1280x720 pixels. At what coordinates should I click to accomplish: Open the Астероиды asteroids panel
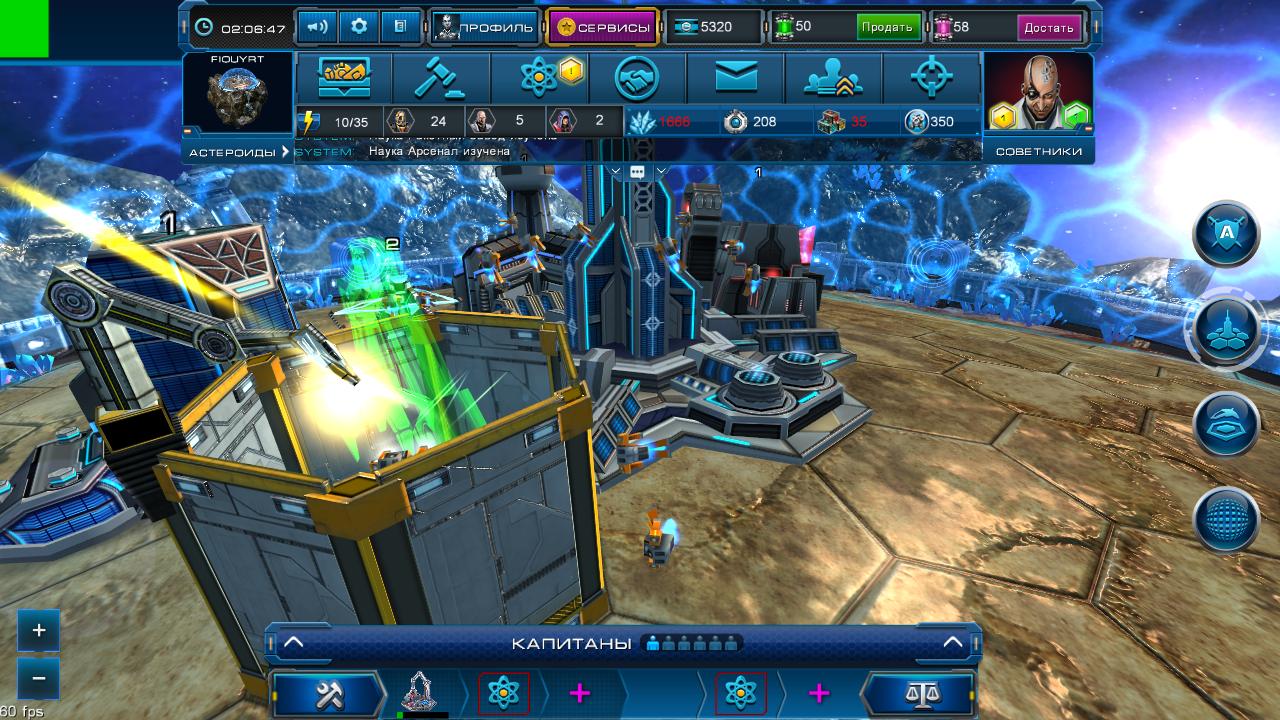[x=237, y=152]
